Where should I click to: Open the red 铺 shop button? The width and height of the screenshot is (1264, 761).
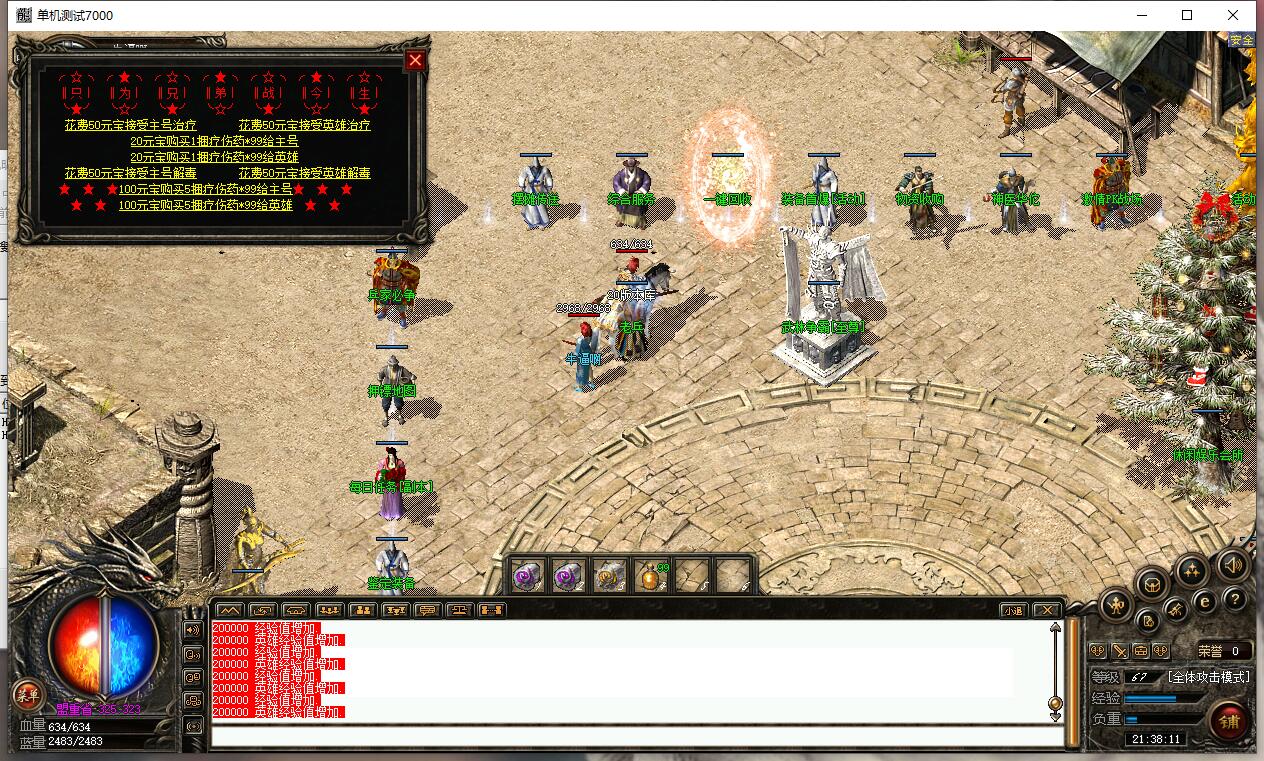point(1229,719)
